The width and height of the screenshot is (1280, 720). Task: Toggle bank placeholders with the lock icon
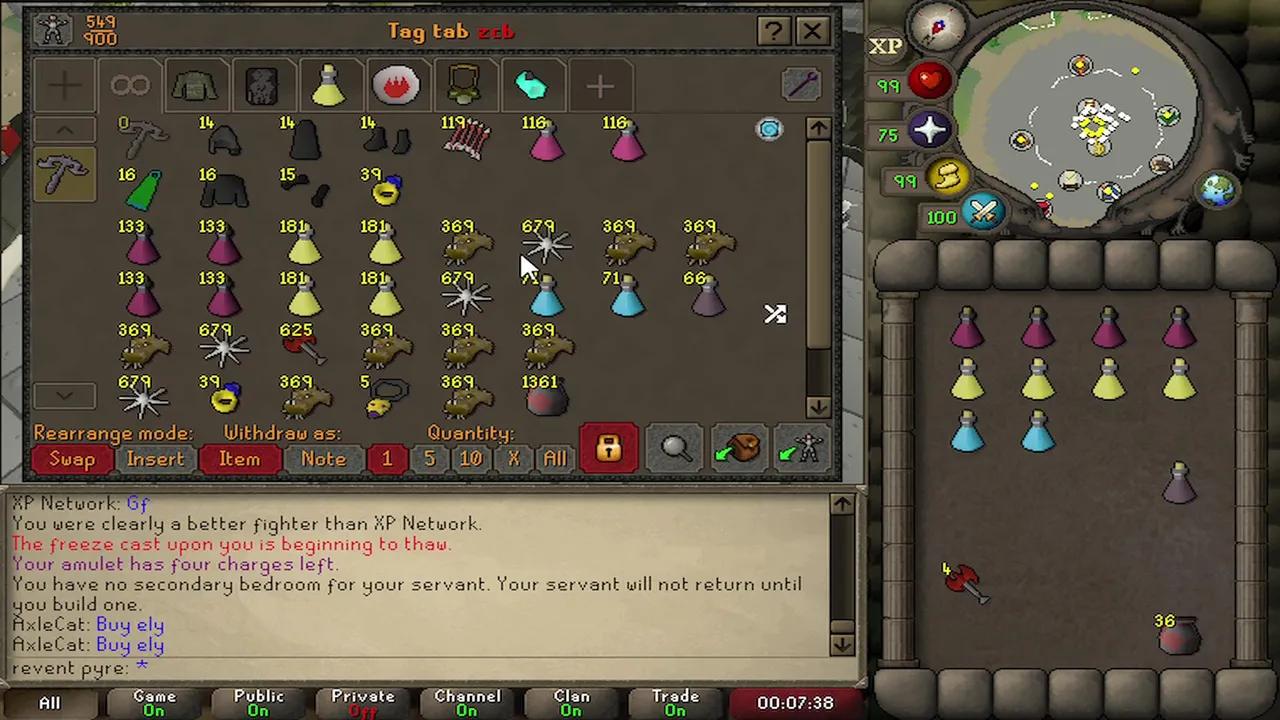click(x=608, y=447)
